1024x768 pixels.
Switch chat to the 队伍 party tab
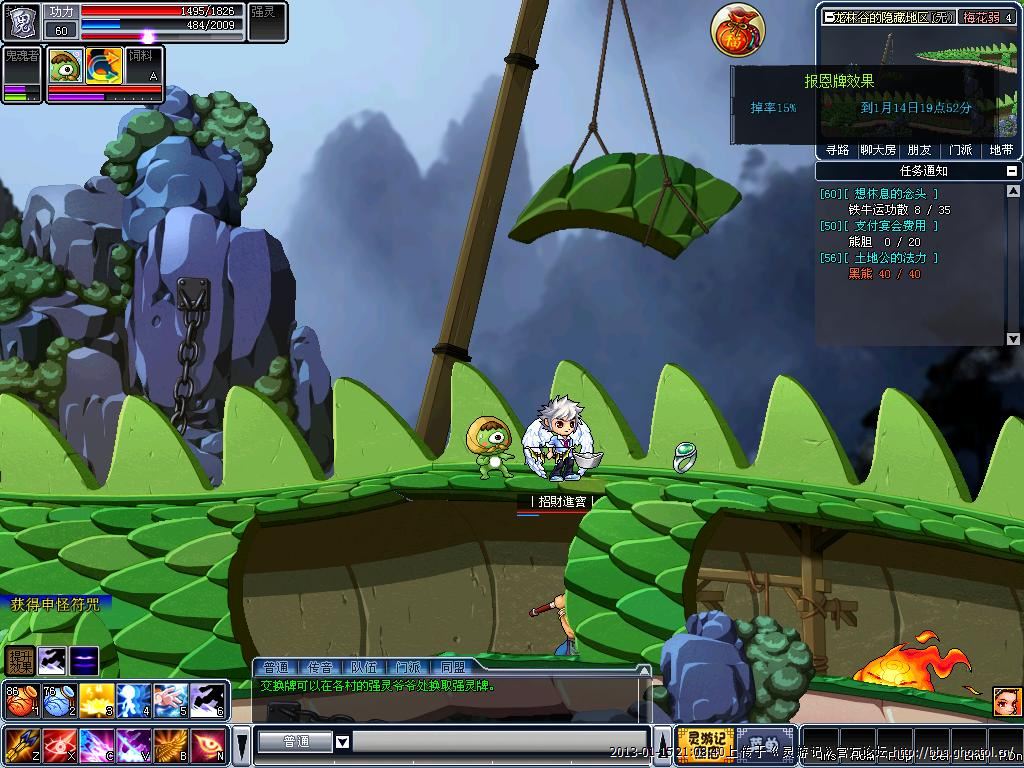click(364, 667)
